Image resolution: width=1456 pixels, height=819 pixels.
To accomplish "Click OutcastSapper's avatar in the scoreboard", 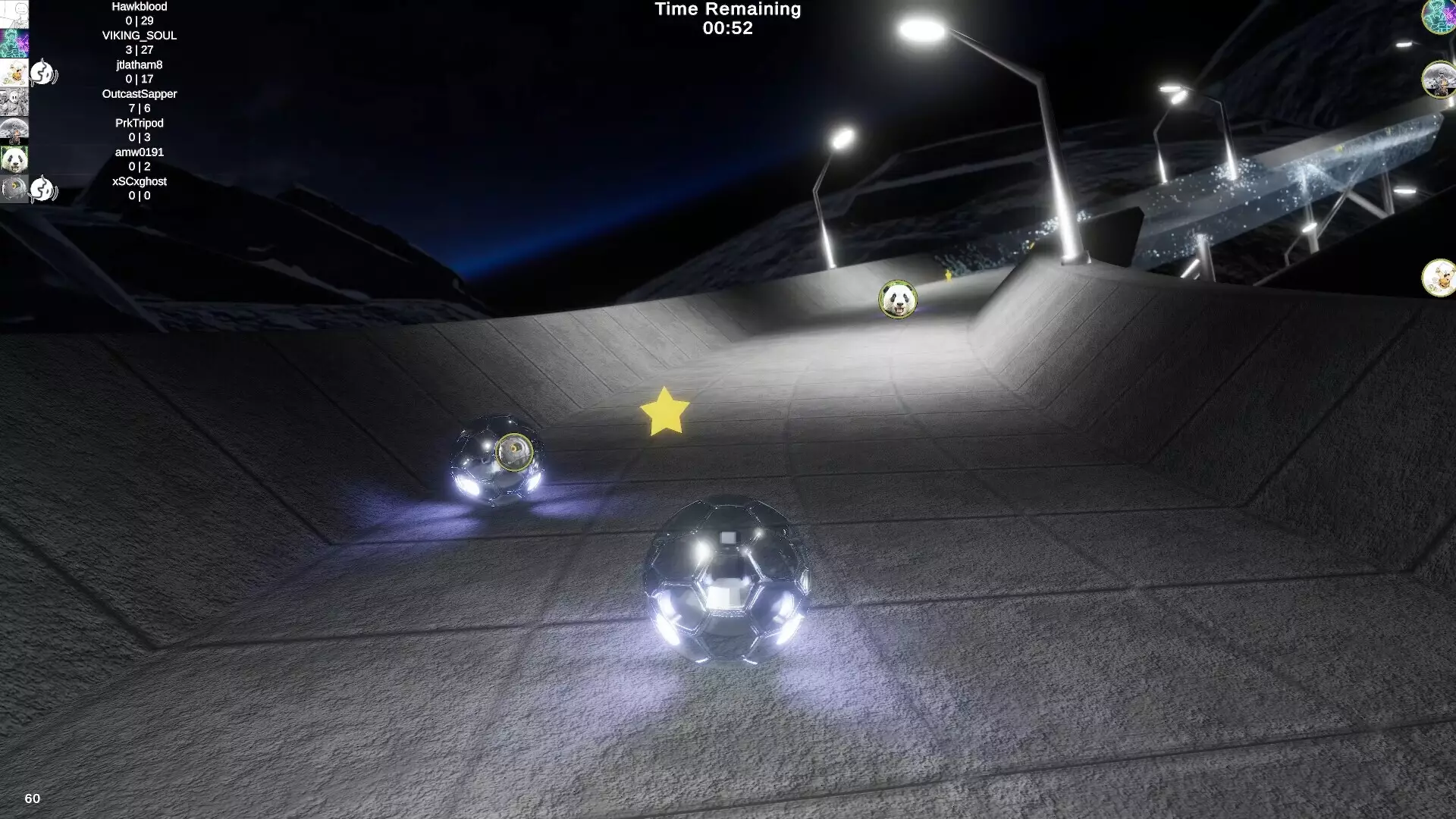I will pyautogui.click(x=14, y=101).
